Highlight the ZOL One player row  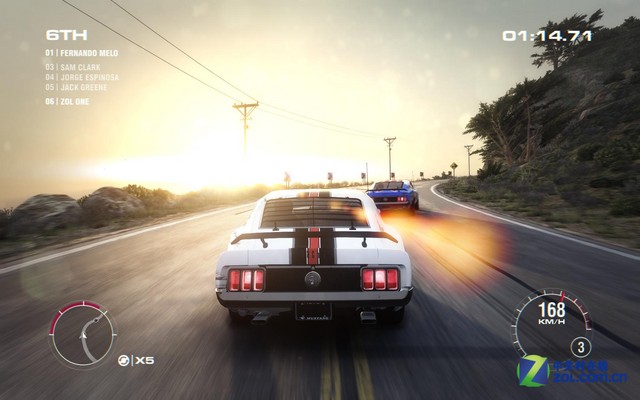tap(72, 101)
